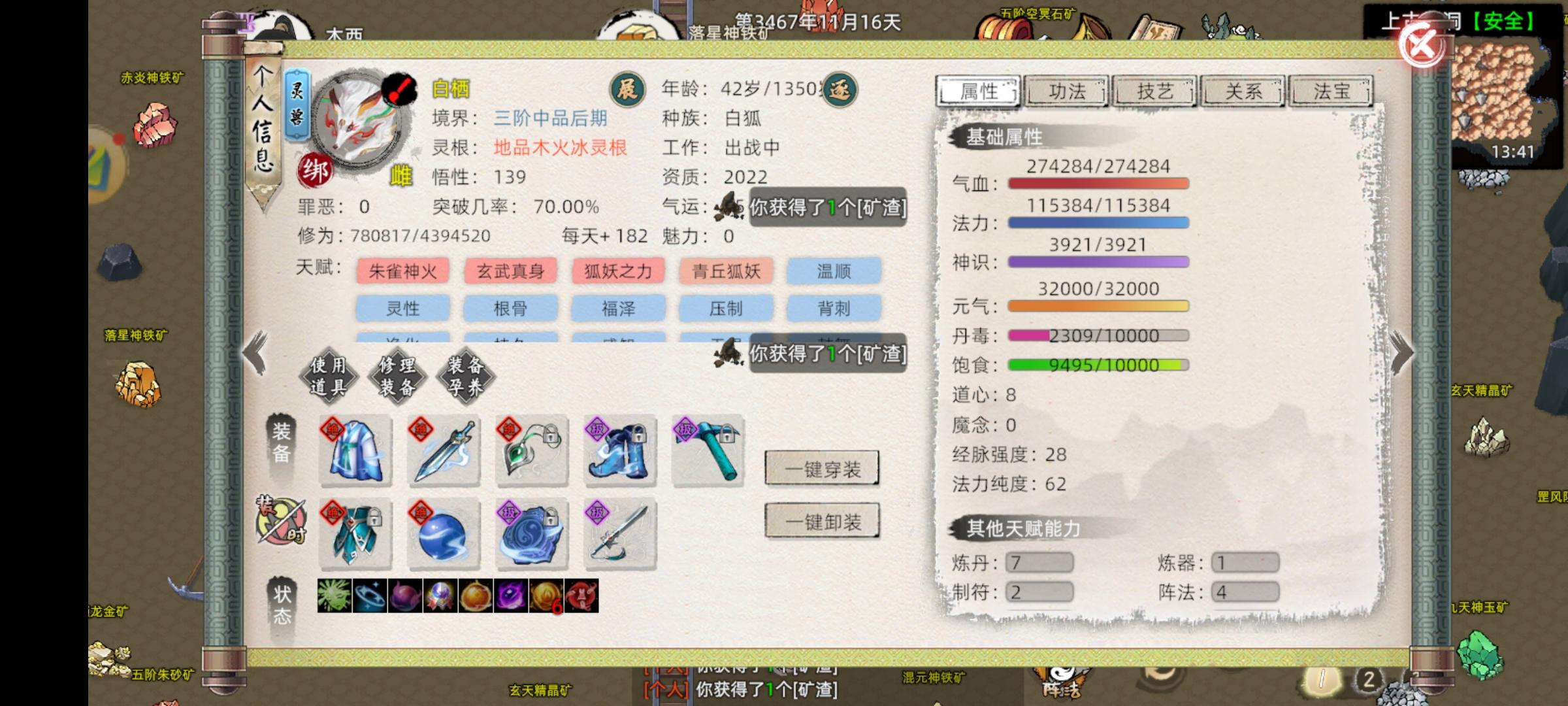Screen dimensions: 1568x706
Task: Click the 饱食 green progress bar
Action: (x=1098, y=365)
